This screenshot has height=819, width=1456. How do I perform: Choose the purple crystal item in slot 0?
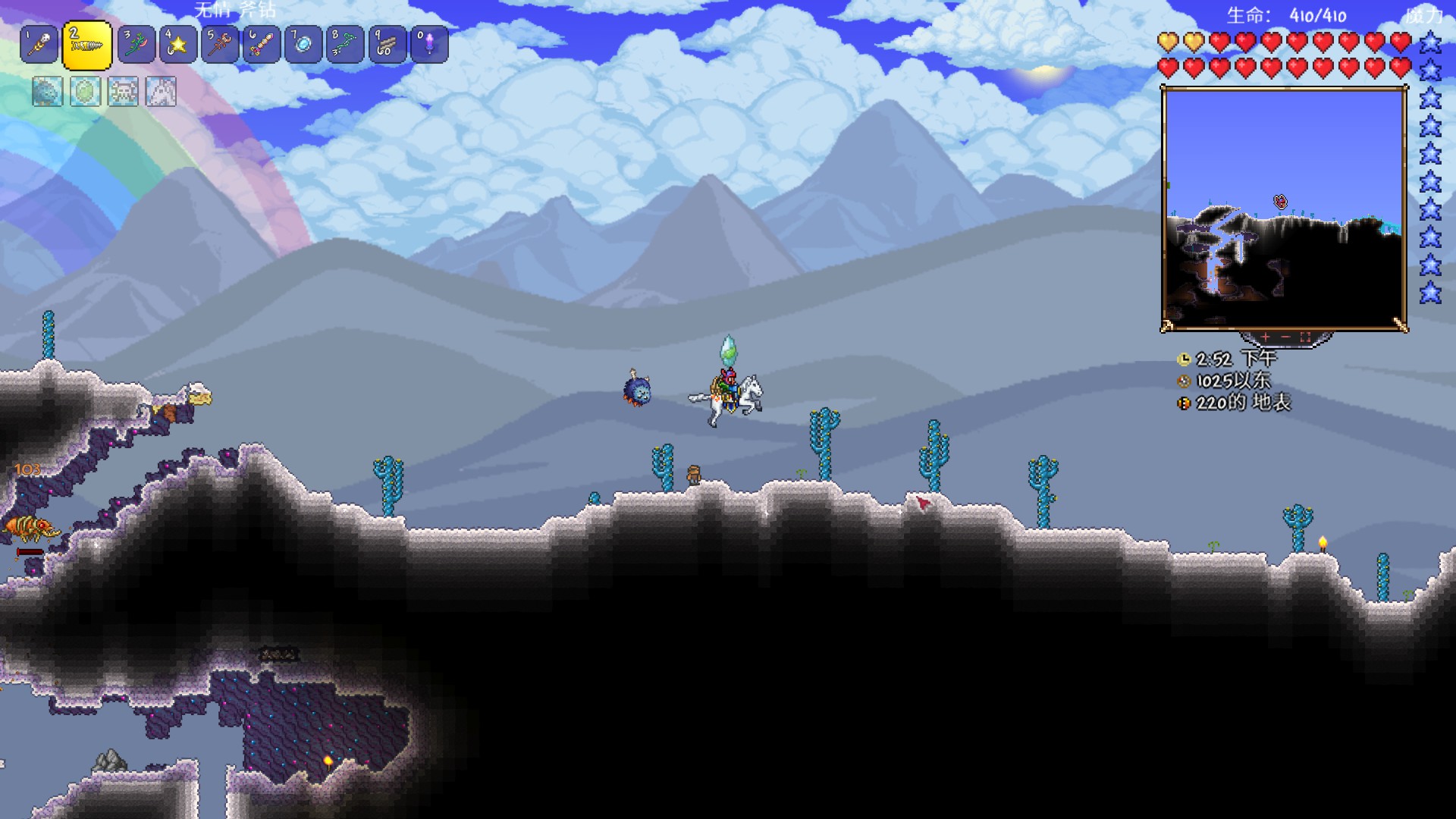[429, 45]
